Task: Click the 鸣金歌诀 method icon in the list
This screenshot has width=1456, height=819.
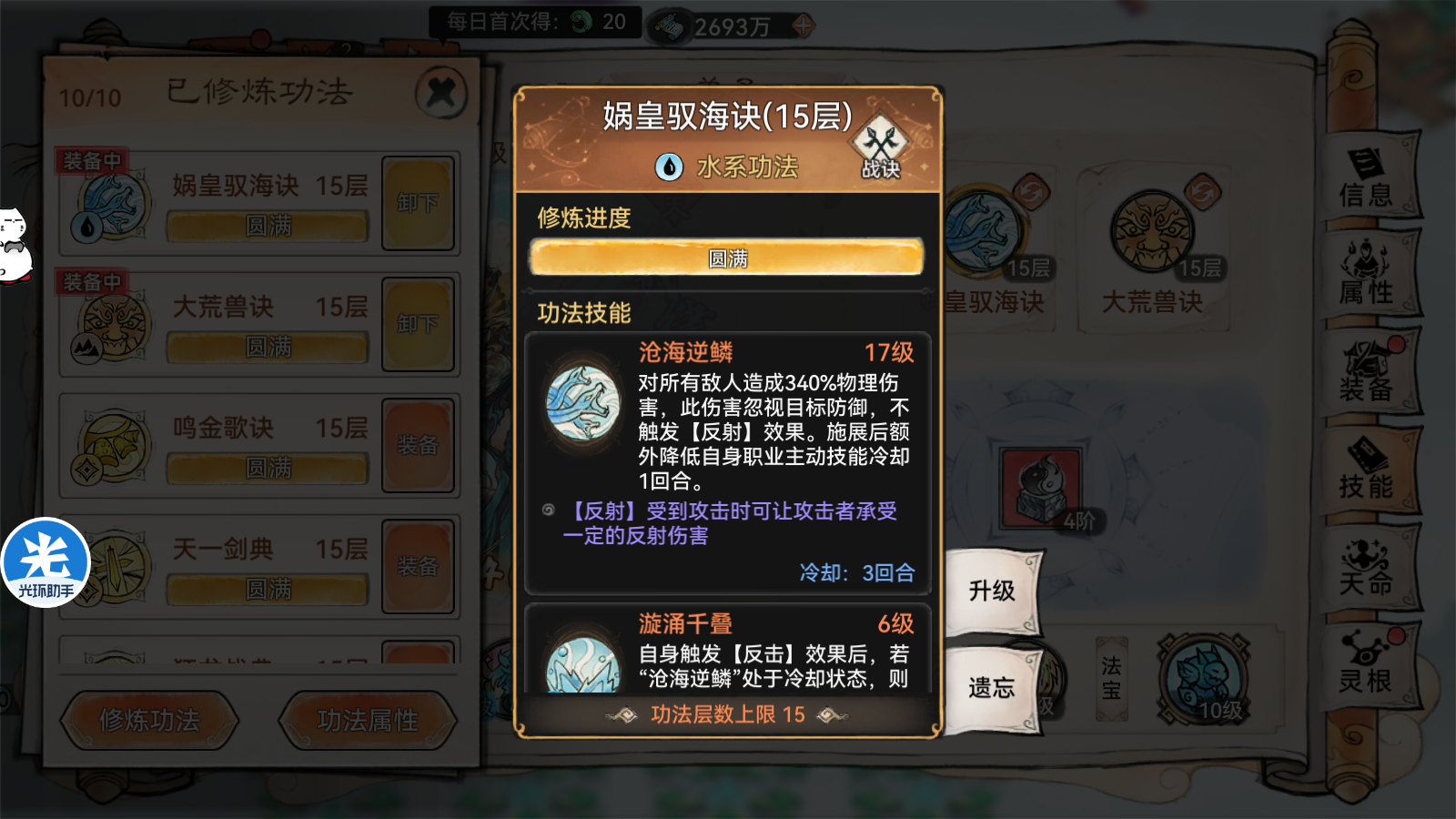Action: (109, 444)
